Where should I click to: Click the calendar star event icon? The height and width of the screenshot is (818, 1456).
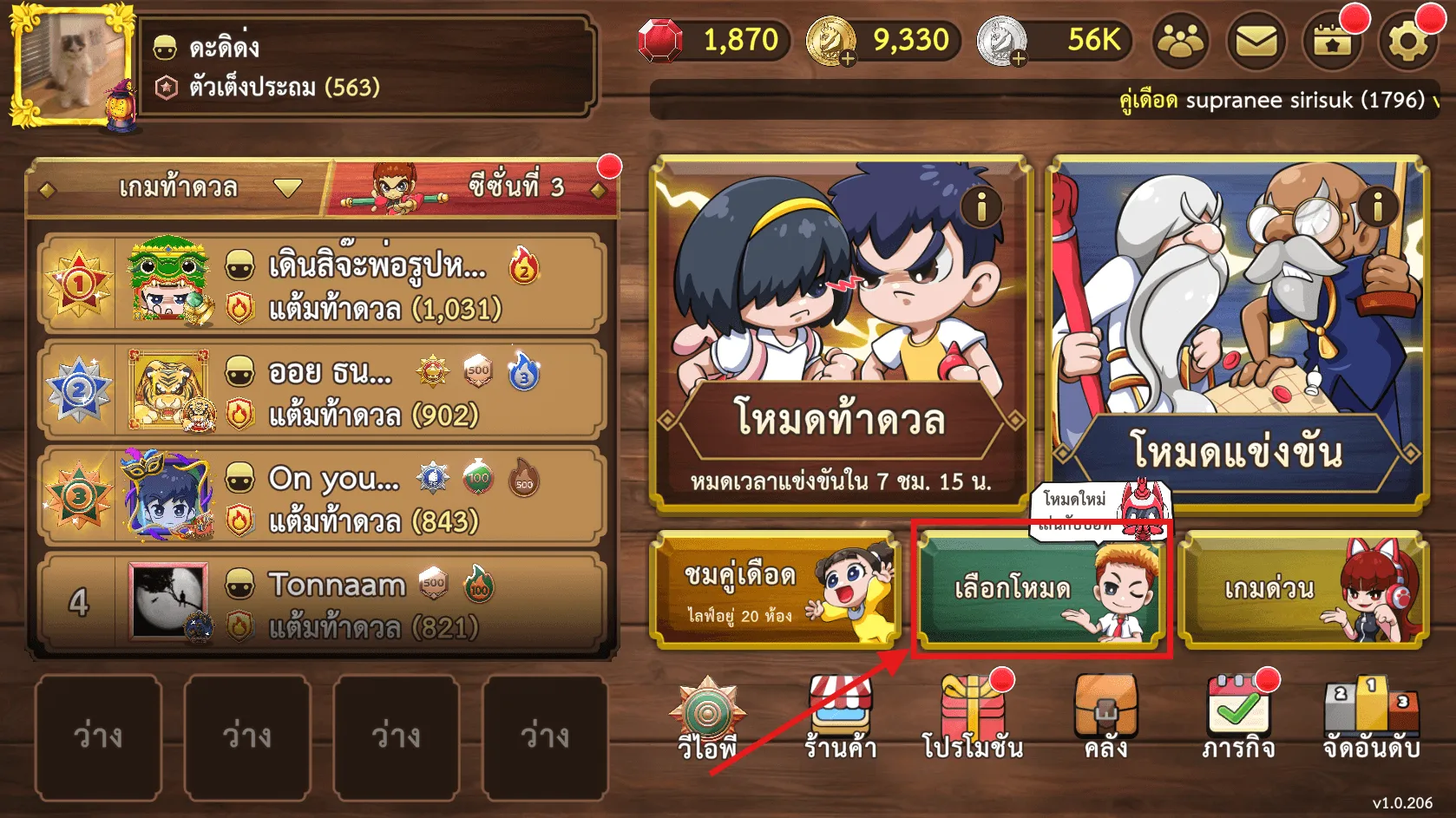1332,42
